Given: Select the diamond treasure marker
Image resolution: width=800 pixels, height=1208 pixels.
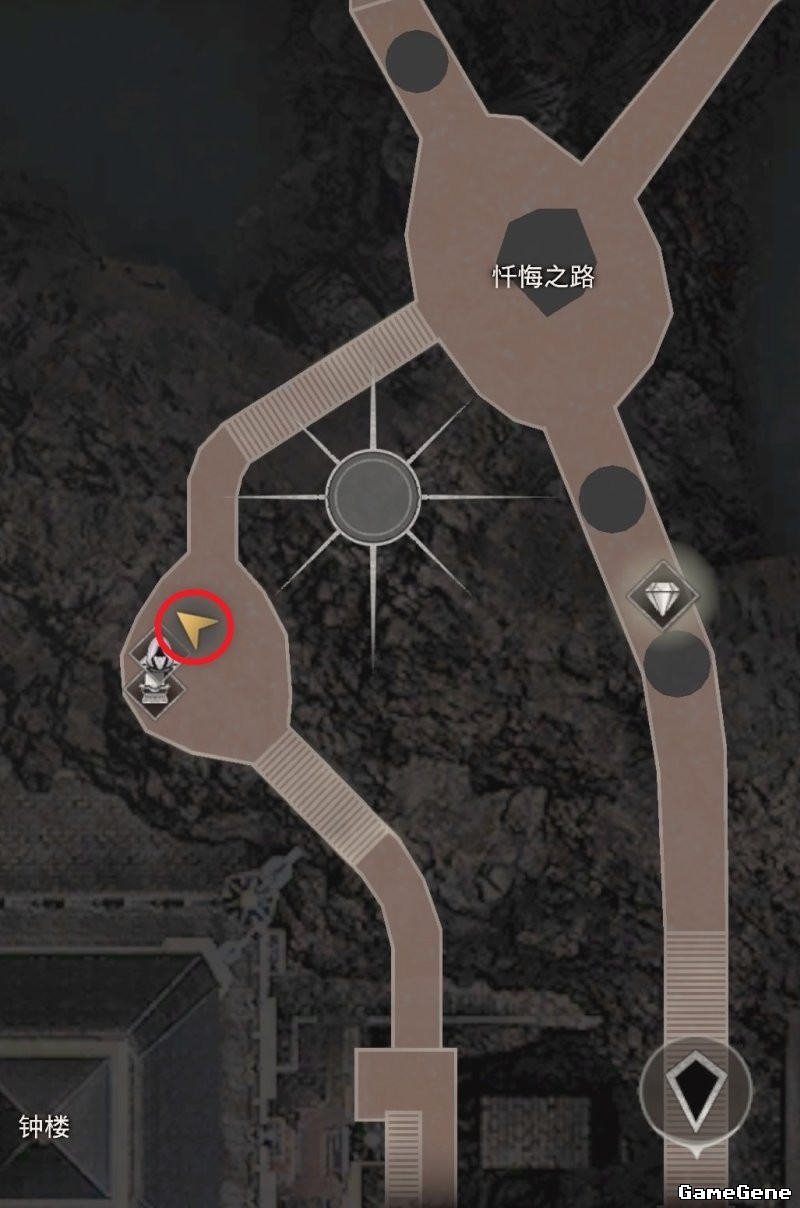Looking at the screenshot, I should [x=661, y=598].
